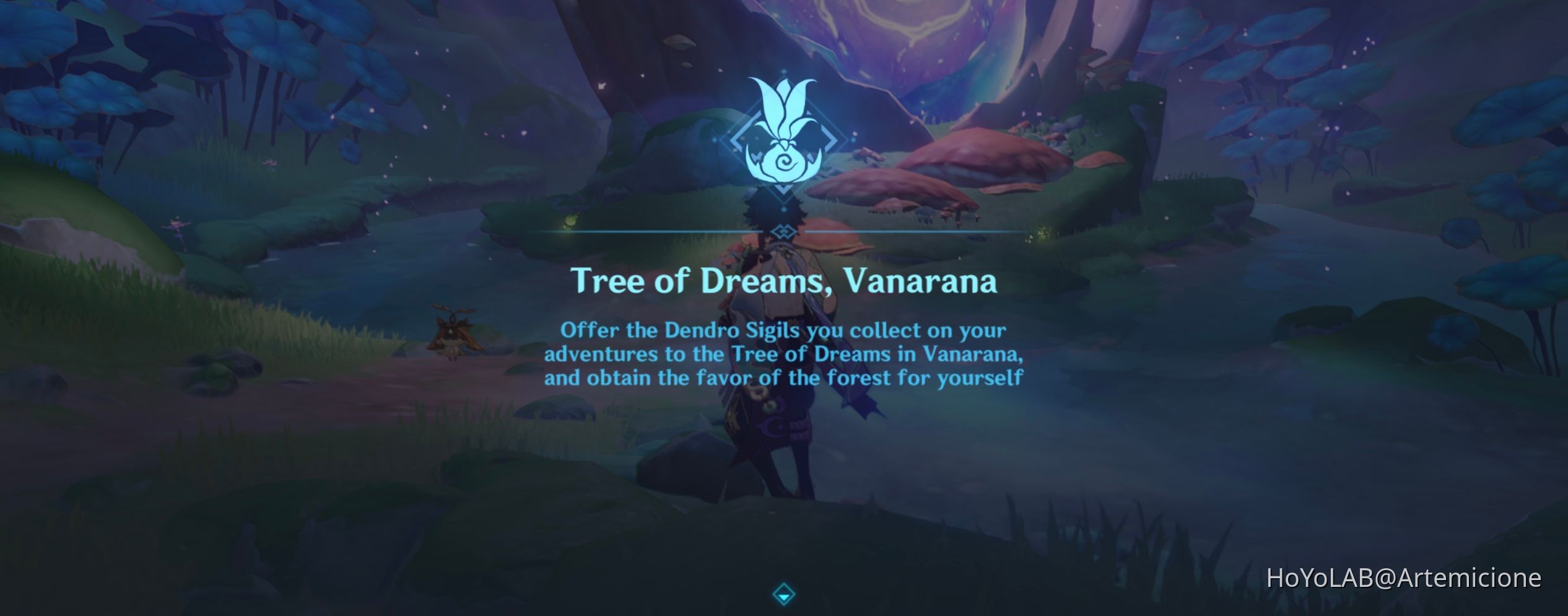
Task: Click the diamond frame around the flower emblem
Action: [737, 141]
